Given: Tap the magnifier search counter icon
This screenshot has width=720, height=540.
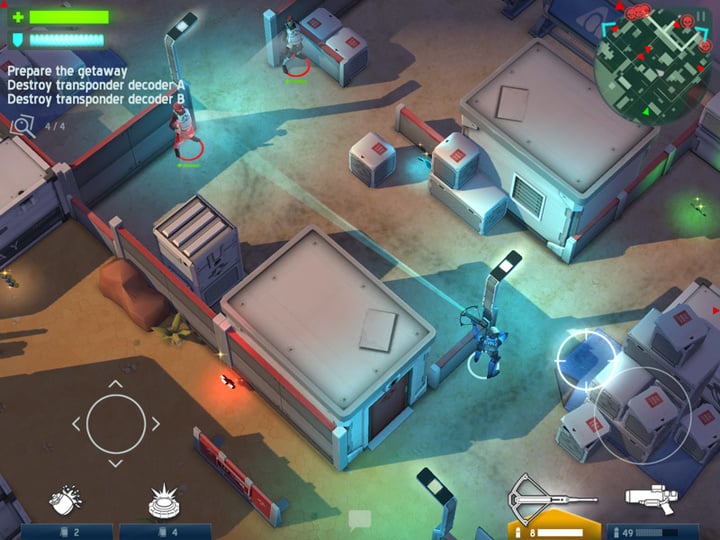Looking at the screenshot, I should [23, 125].
